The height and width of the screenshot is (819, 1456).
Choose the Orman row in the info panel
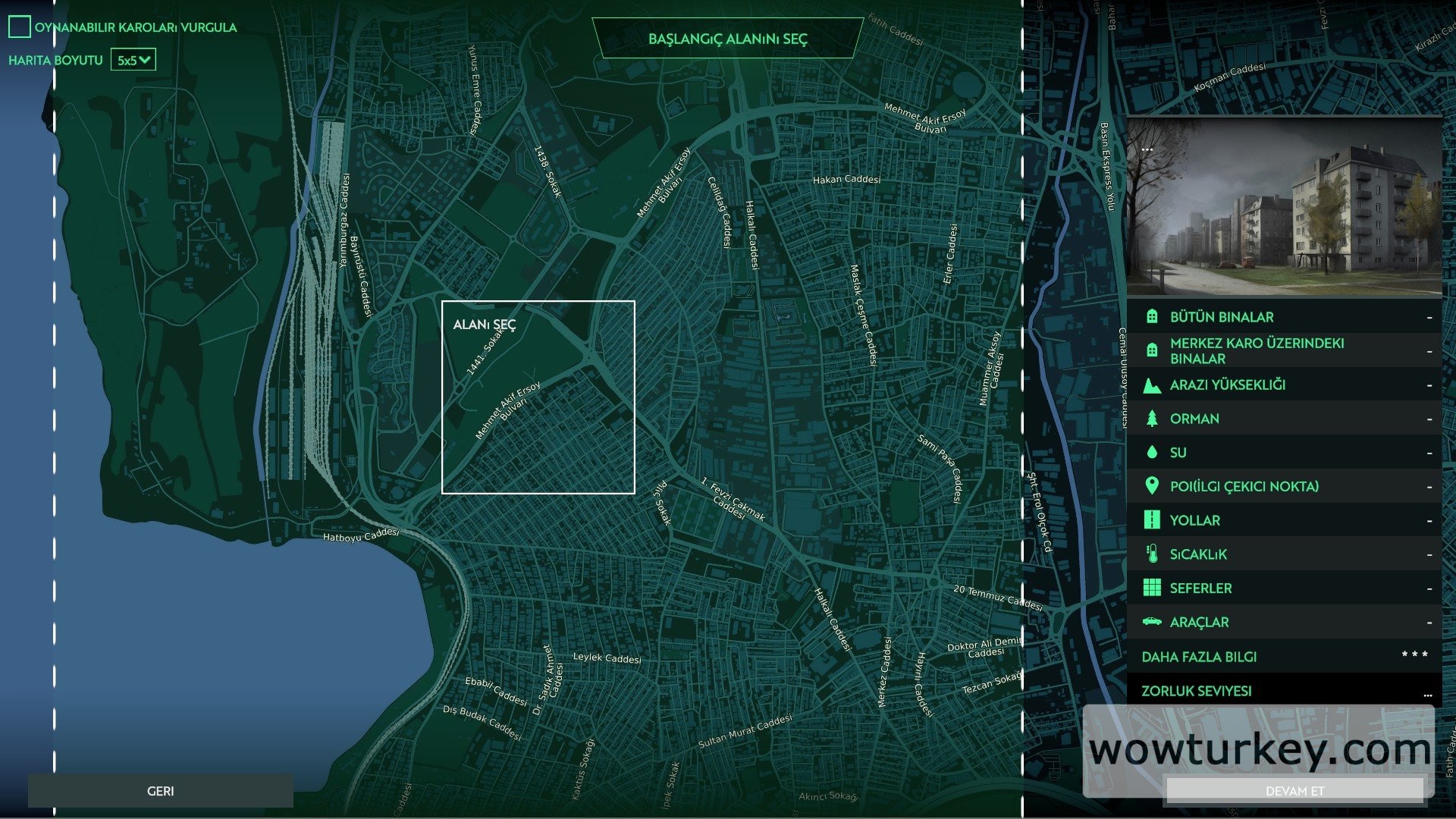tap(1284, 419)
